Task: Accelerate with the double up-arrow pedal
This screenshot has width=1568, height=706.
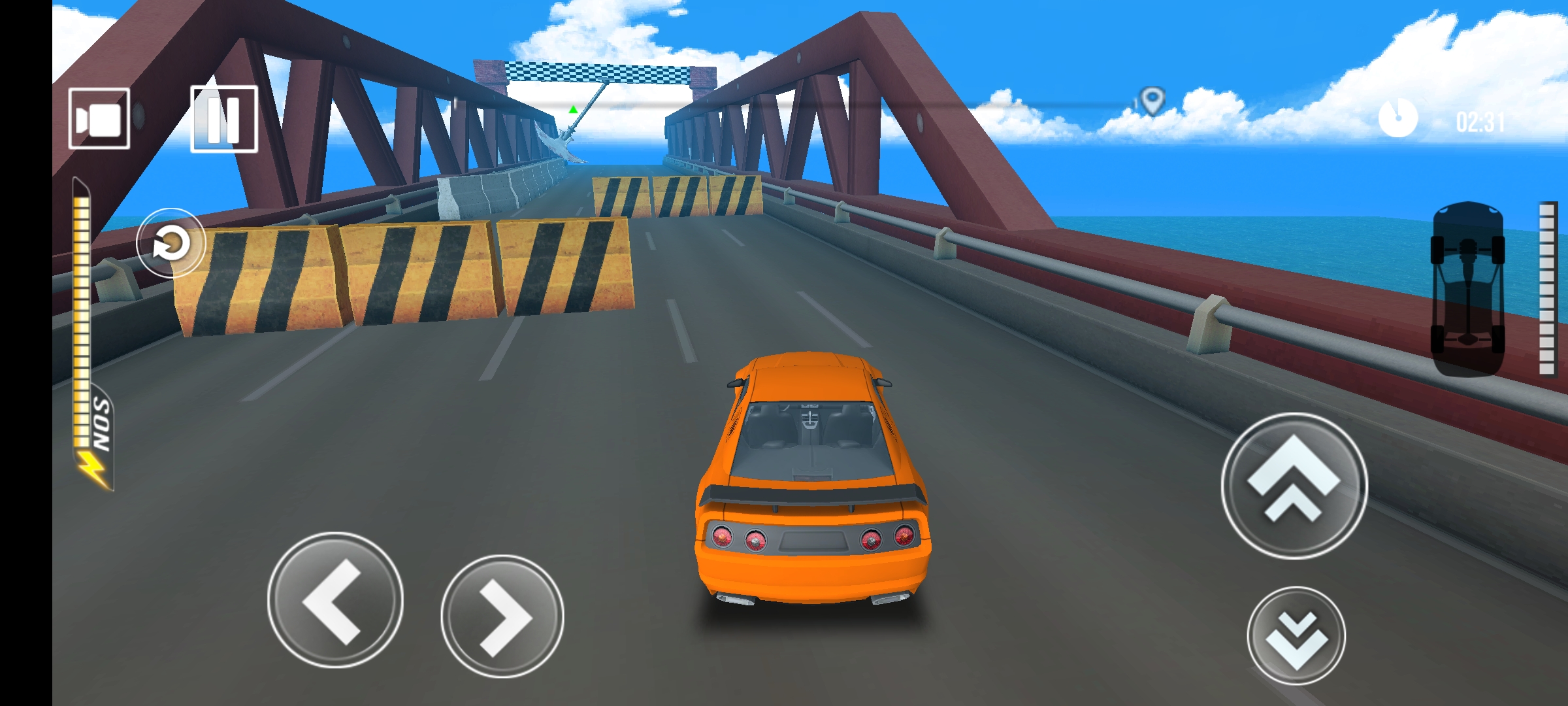Action: (1294, 486)
